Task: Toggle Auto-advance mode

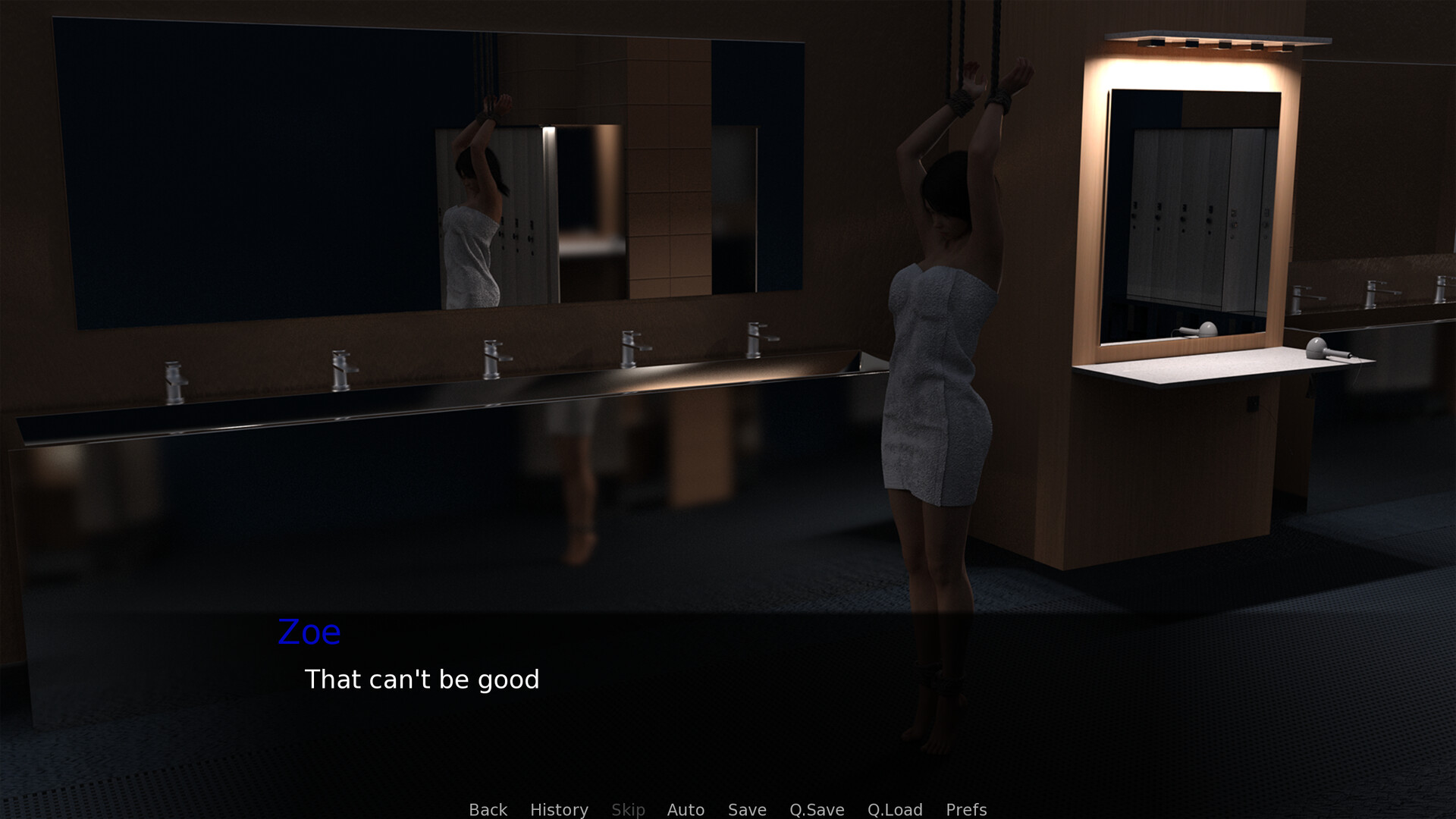Action: pyautogui.click(x=685, y=809)
